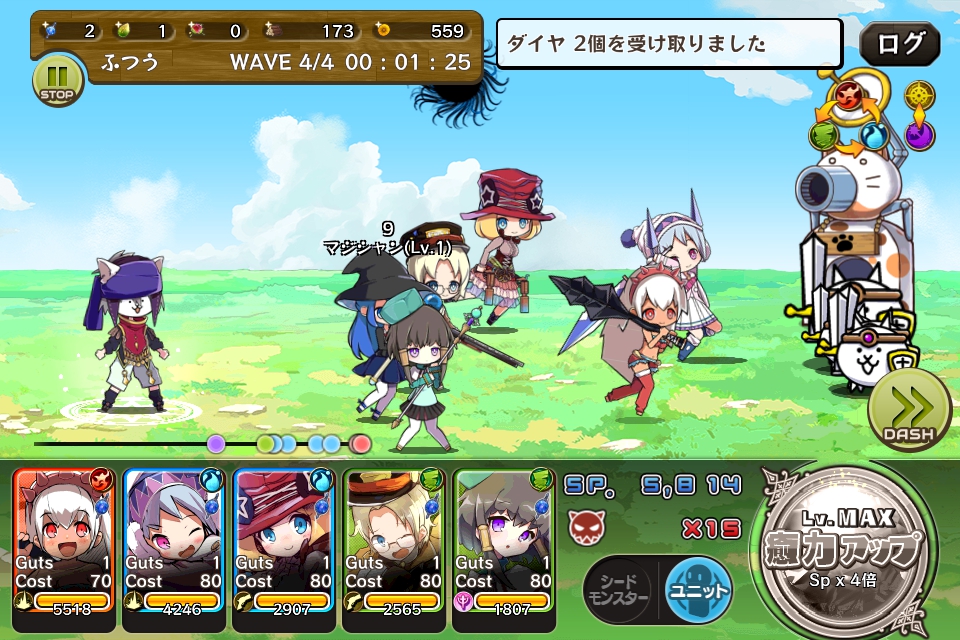
Task: Open the battle log (ログ)
Action: (x=899, y=44)
